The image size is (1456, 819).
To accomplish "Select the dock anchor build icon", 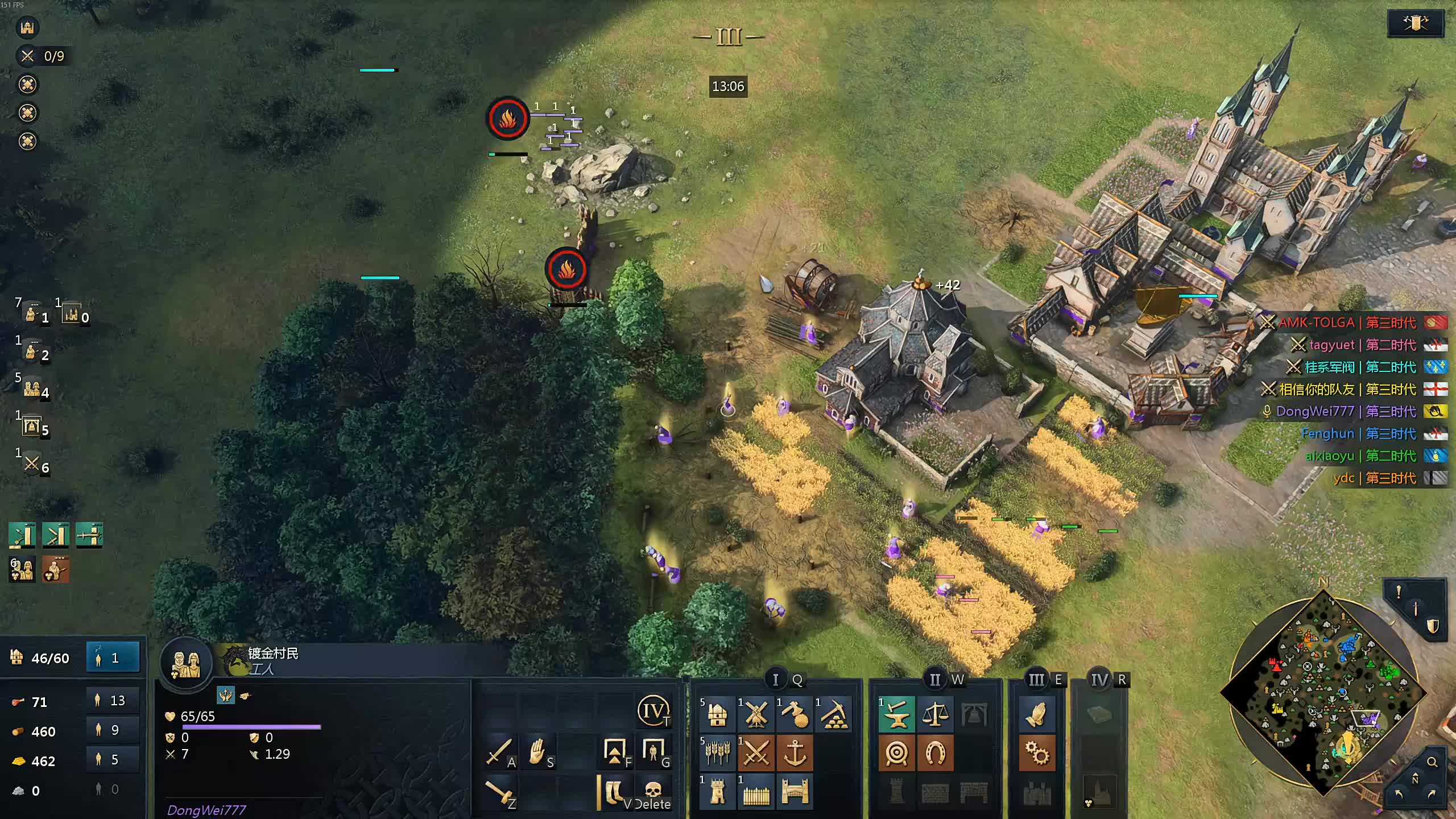I will [x=795, y=753].
